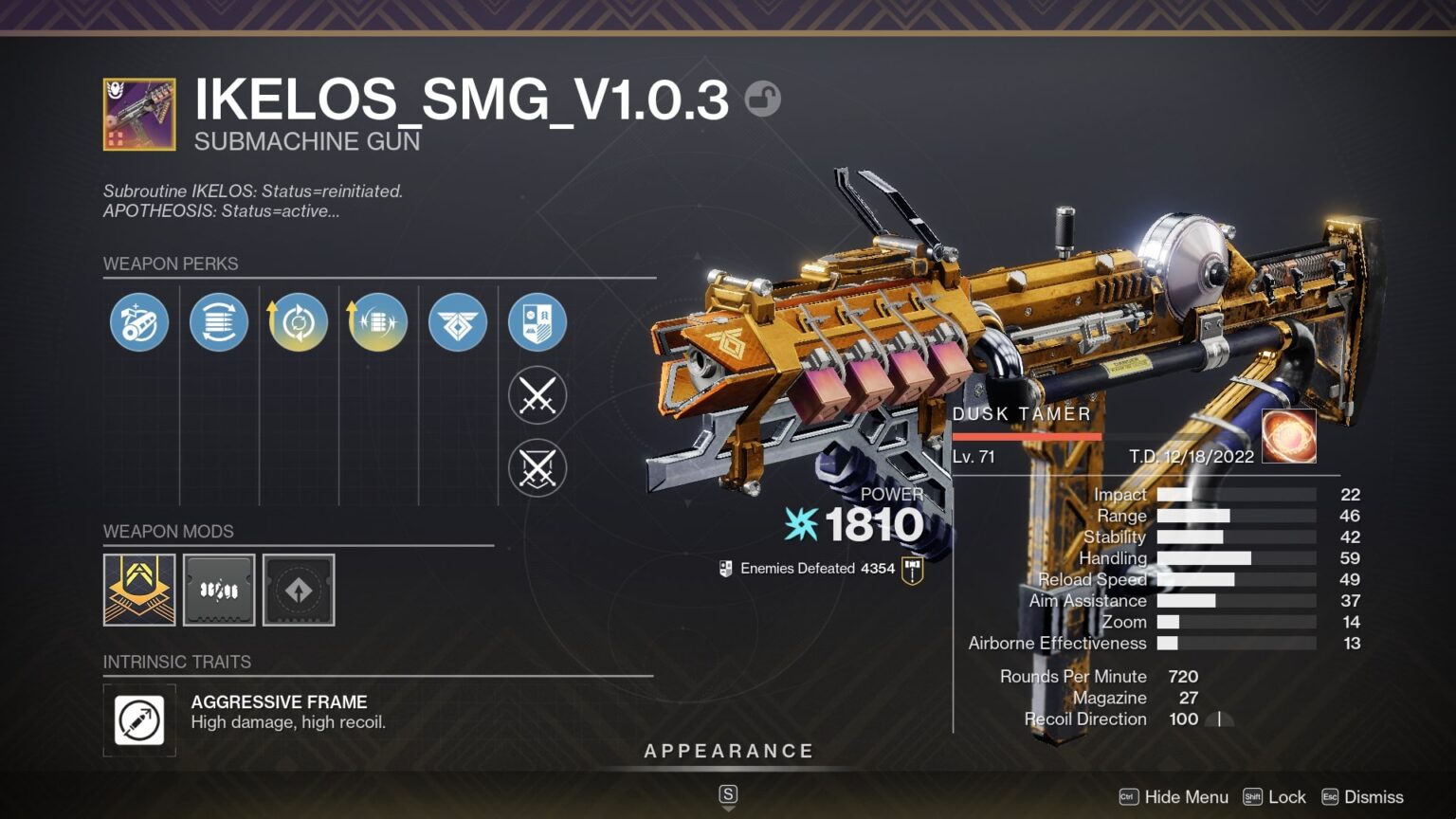The height and width of the screenshot is (819, 1456).
Task: Toggle the PvE crossed-swords kill tracker
Action: 537,395
